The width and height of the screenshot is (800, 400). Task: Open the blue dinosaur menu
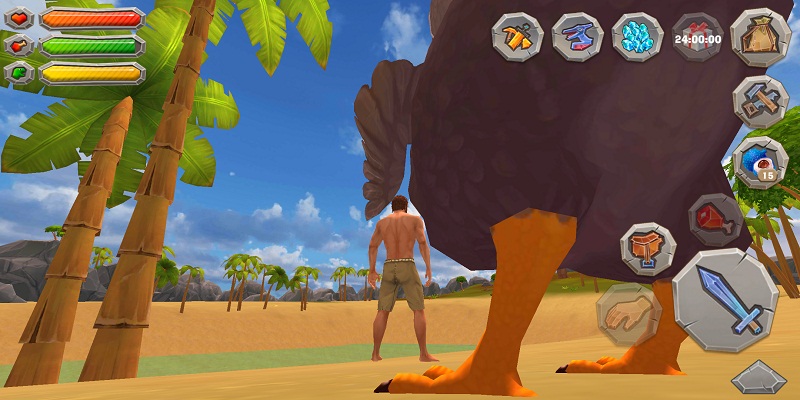(576, 38)
